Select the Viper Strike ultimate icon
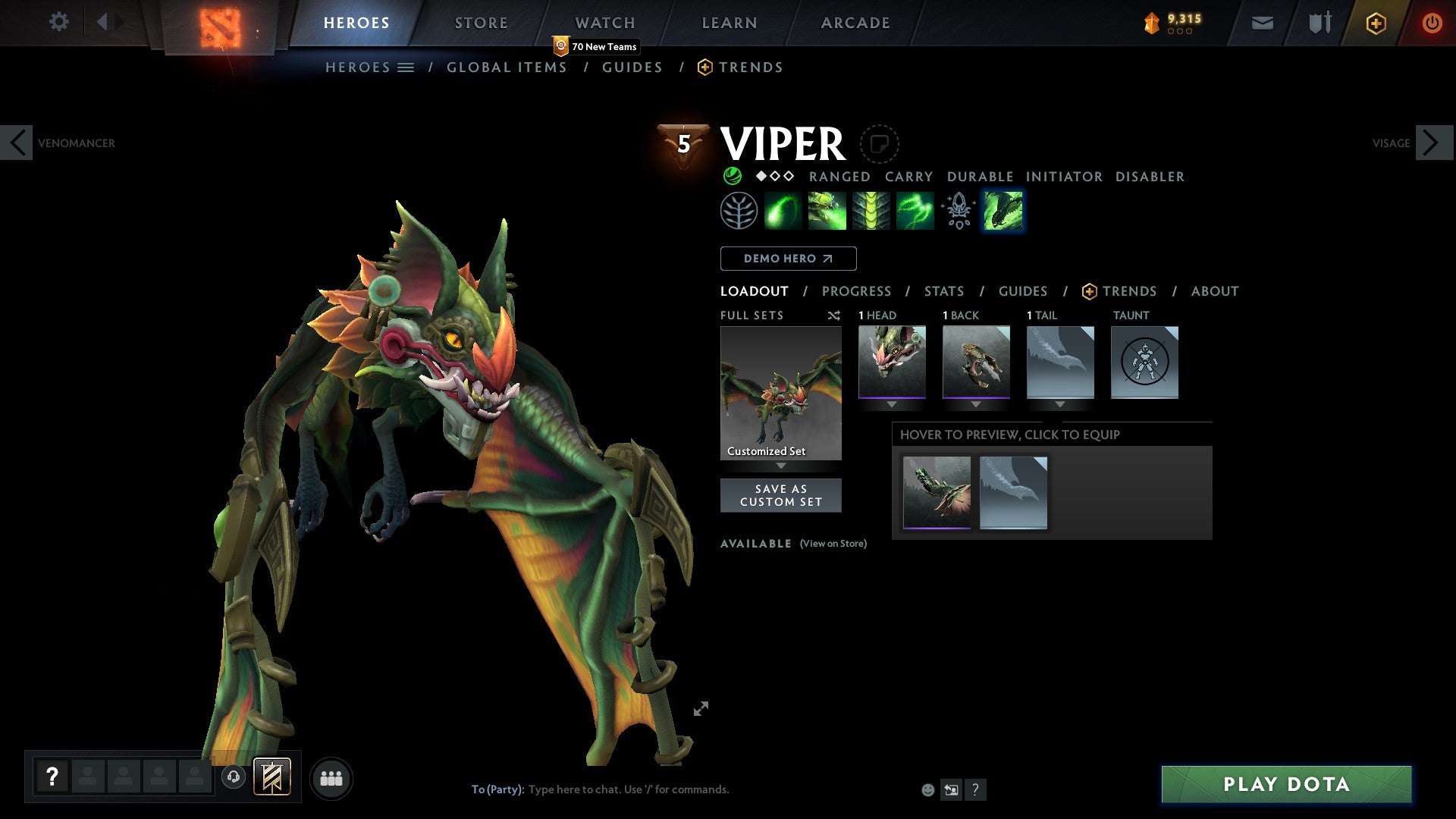This screenshot has width=1456, height=819. pos(1003,211)
